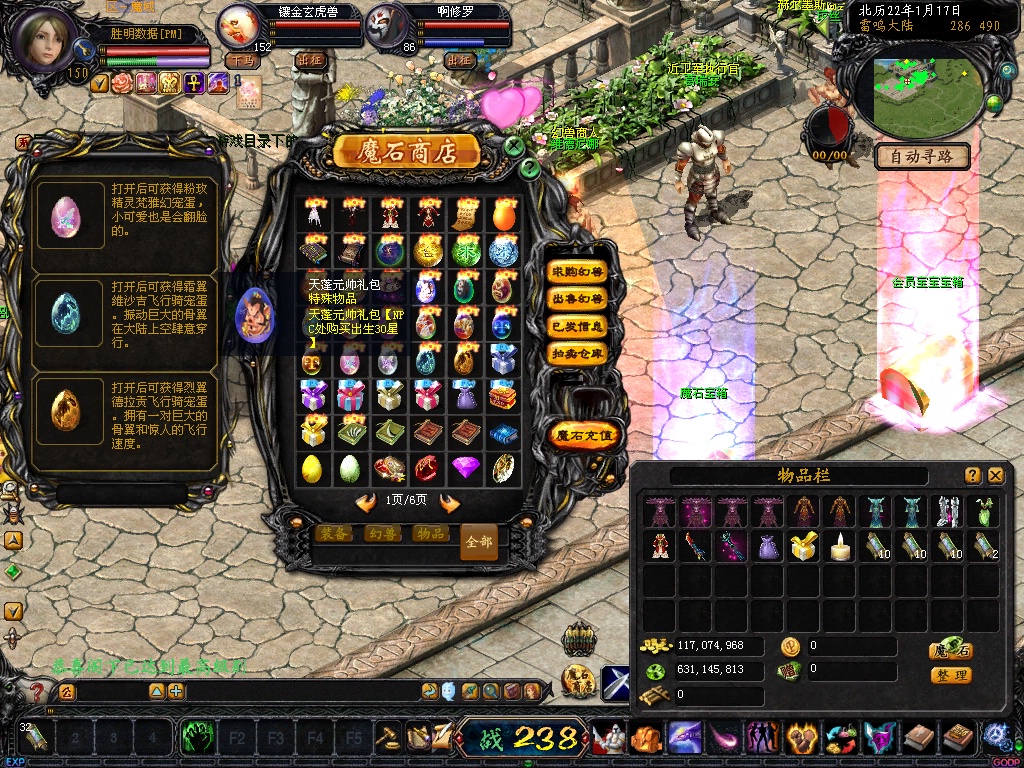1024x768 pixels.
Task: Select the candle item in inventory
Action: point(841,546)
